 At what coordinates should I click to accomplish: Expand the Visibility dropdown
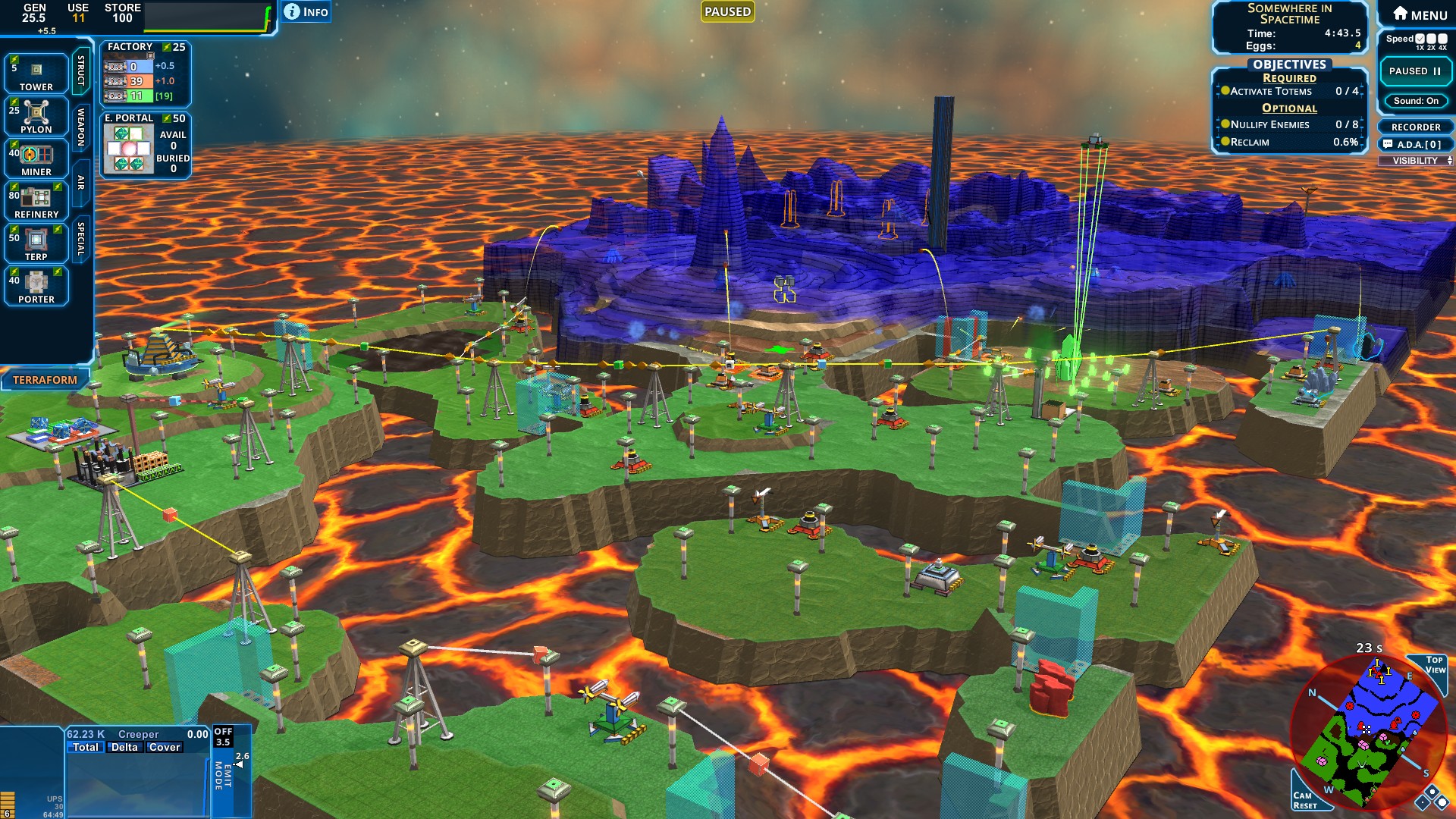[x=1415, y=161]
